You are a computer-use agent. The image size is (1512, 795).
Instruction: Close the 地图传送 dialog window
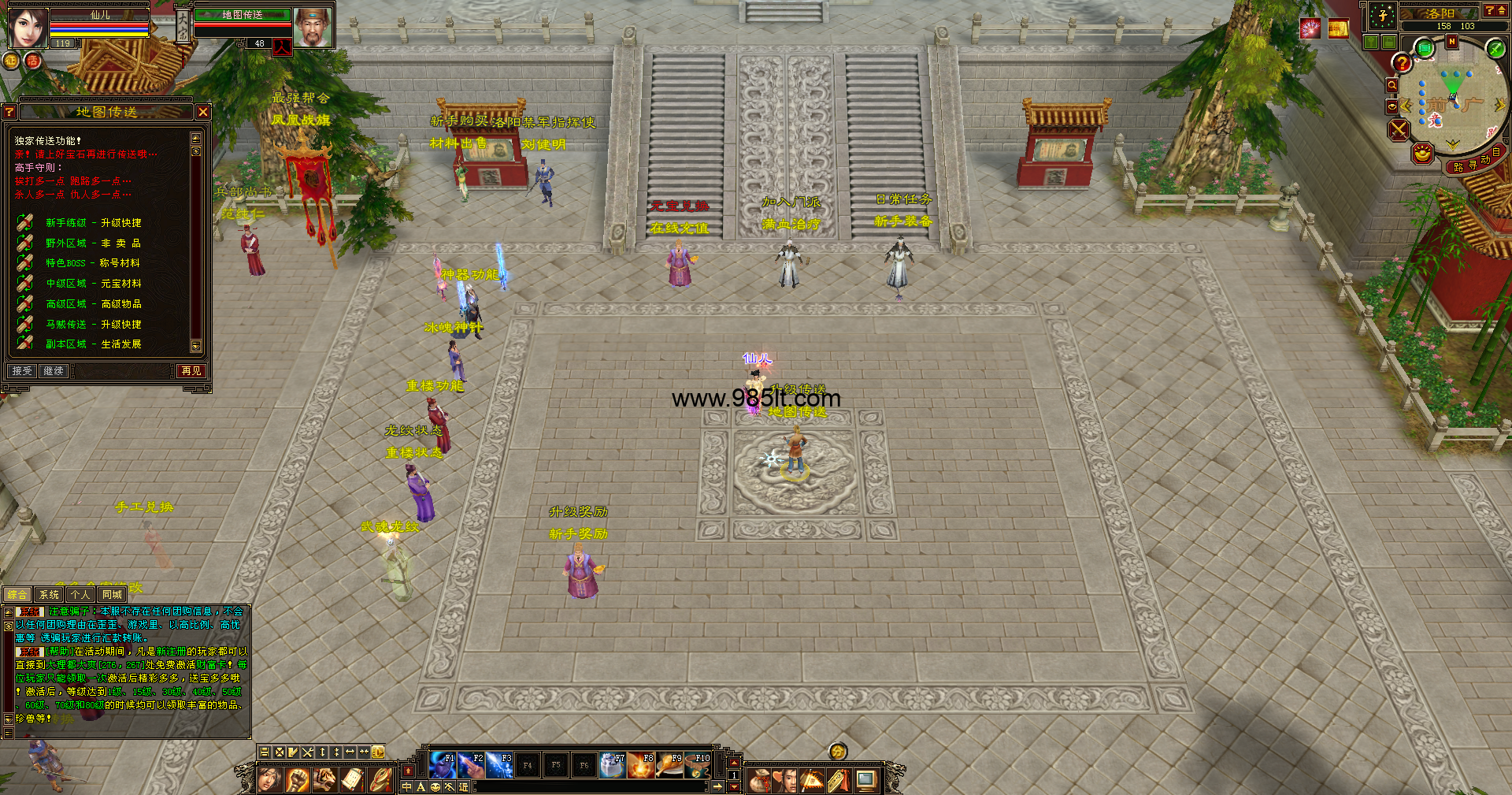pos(203,112)
